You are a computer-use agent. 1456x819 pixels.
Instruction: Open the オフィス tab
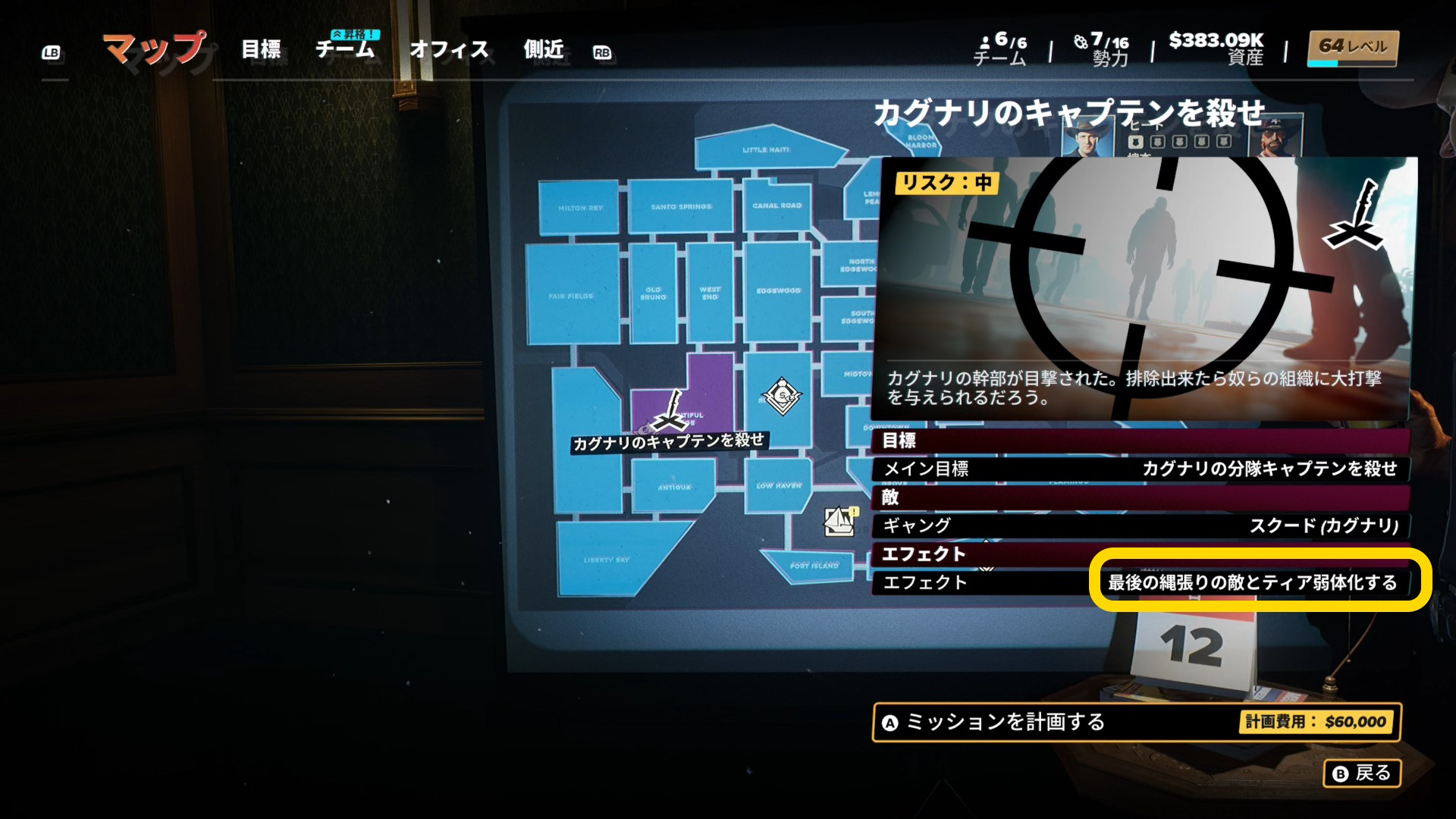pyautogui.click(x=449, y=49)
